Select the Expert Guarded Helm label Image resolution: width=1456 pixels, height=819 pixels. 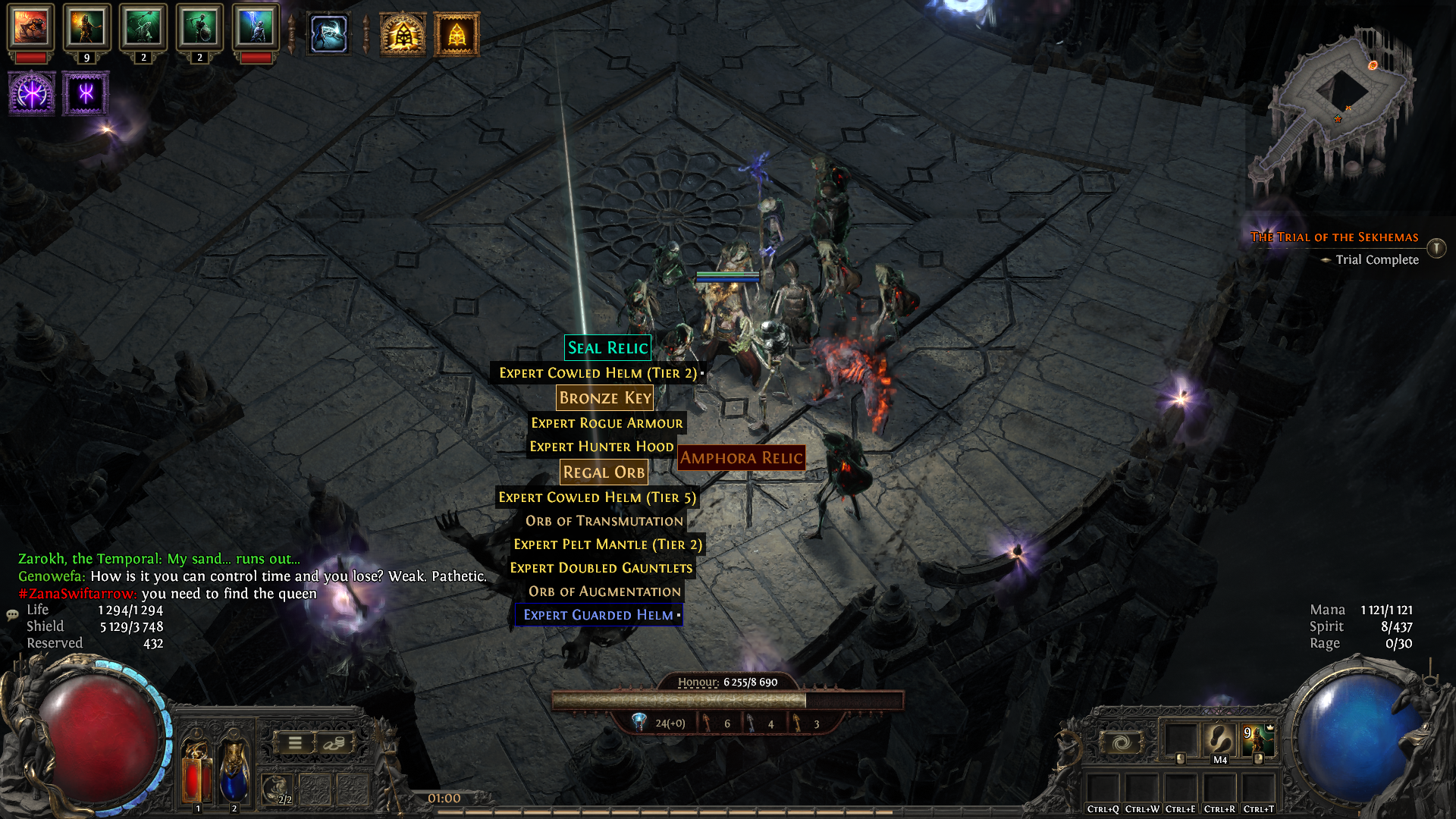(x=598, y=615)
